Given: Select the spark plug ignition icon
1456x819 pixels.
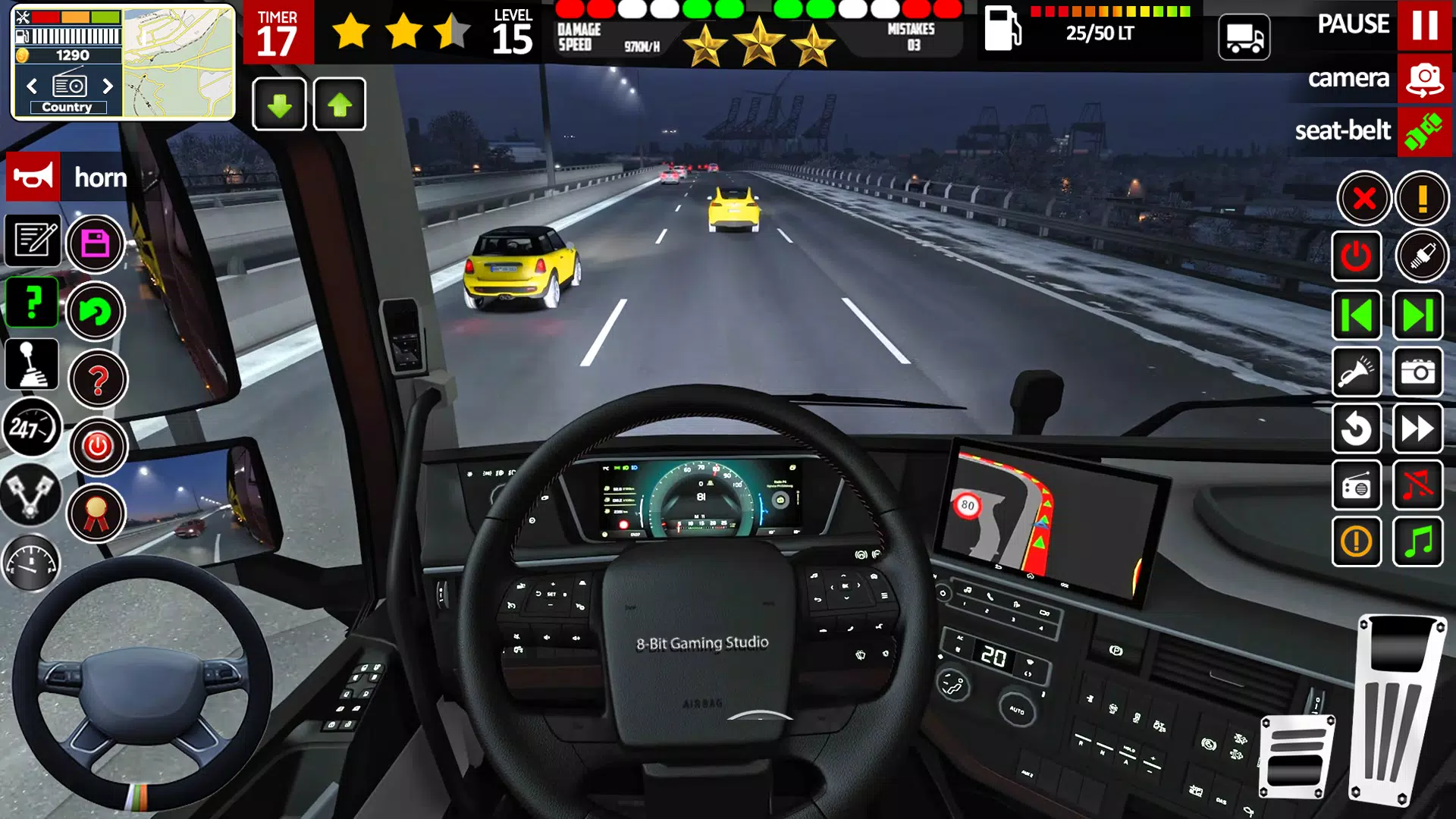Looking at the screenshot, I should [x=1420, y=256].
